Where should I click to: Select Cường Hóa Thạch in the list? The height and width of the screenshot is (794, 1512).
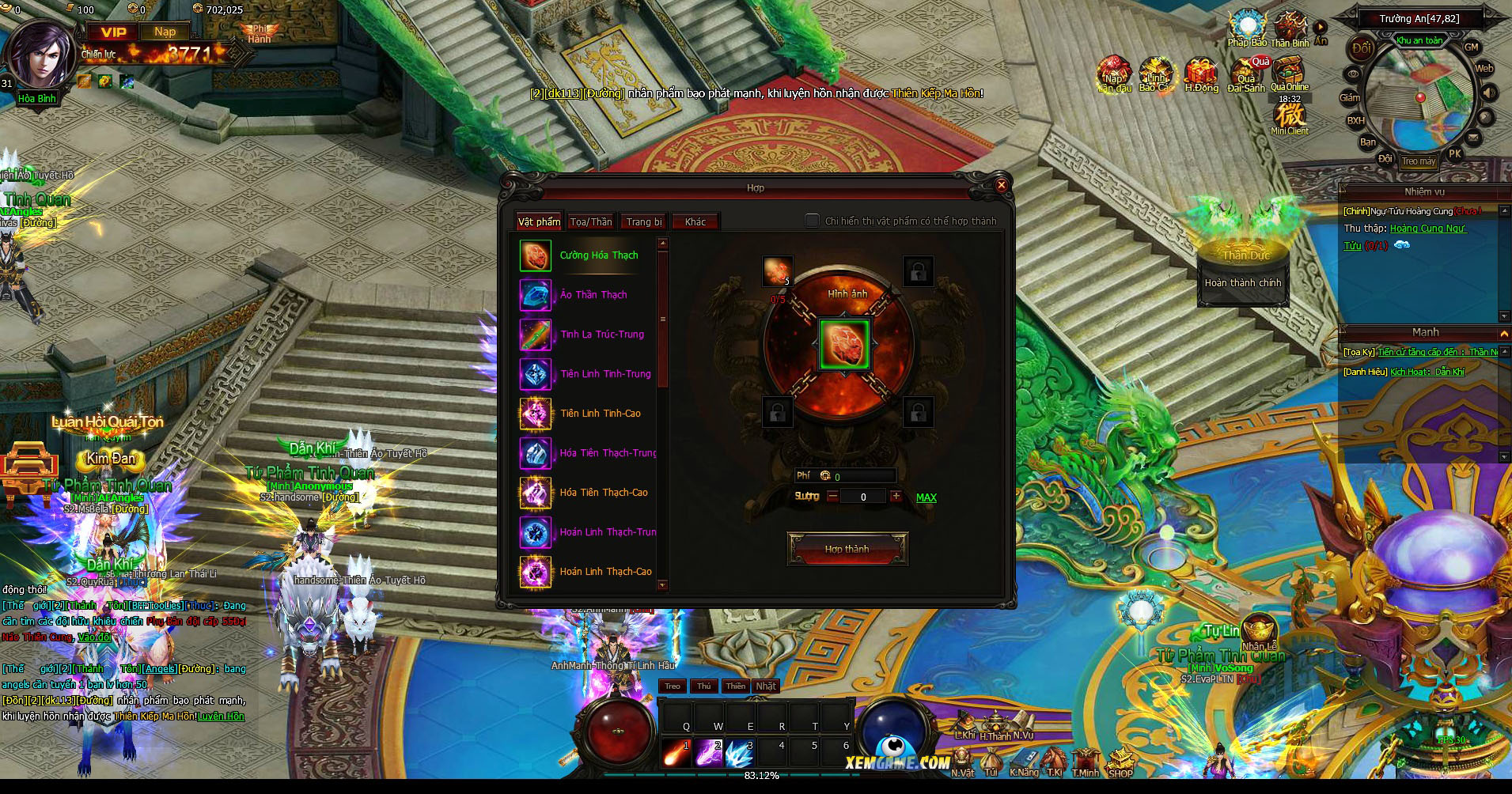pos(598,255)
